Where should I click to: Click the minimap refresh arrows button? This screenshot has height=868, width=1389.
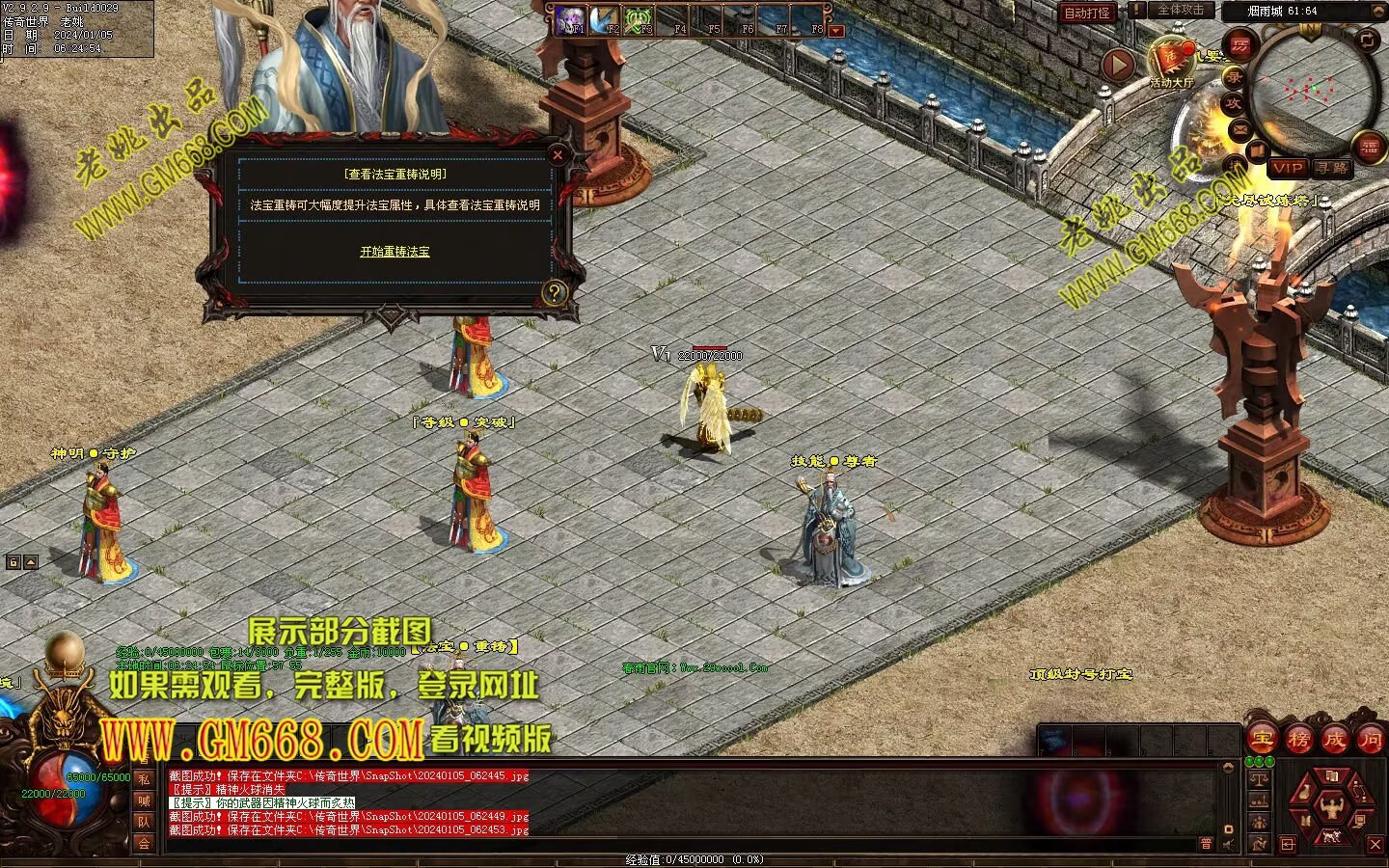[1367, 40]
